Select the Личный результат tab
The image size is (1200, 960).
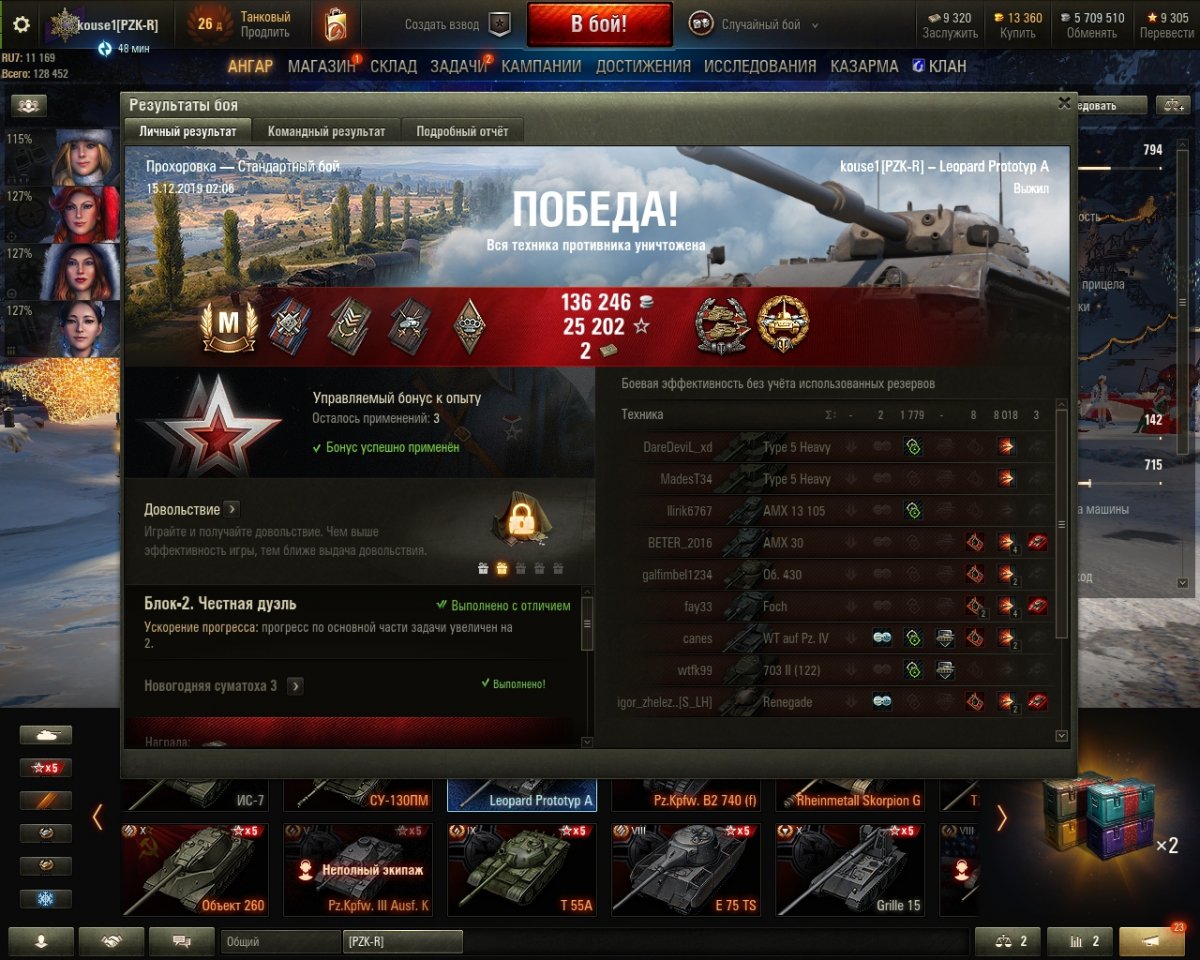(x=188, y=131)
